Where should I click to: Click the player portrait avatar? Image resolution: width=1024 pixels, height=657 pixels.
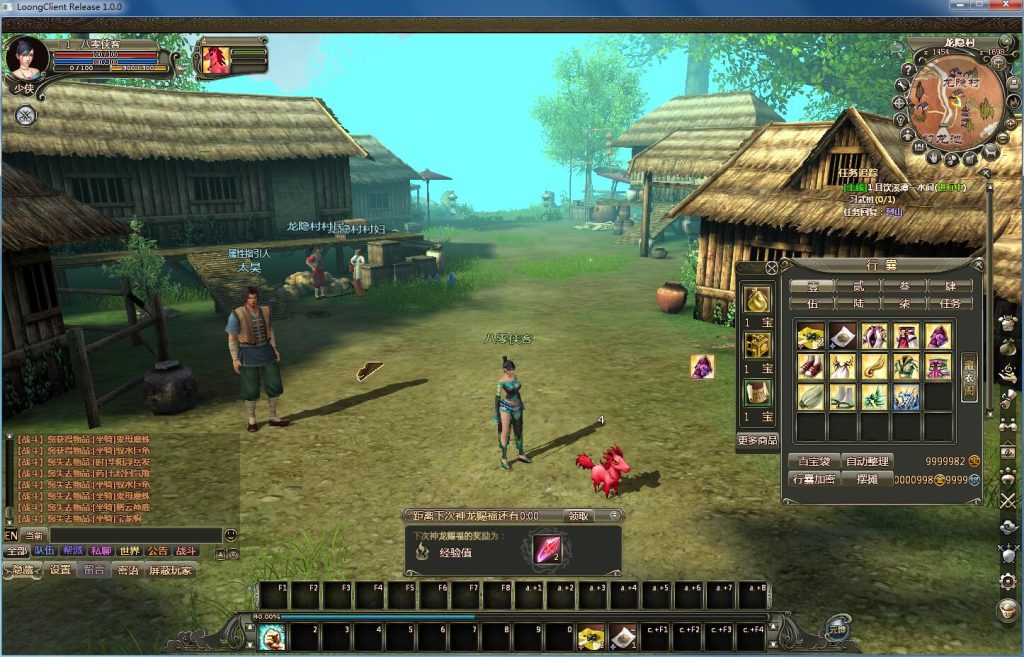(x=25, y=58)
